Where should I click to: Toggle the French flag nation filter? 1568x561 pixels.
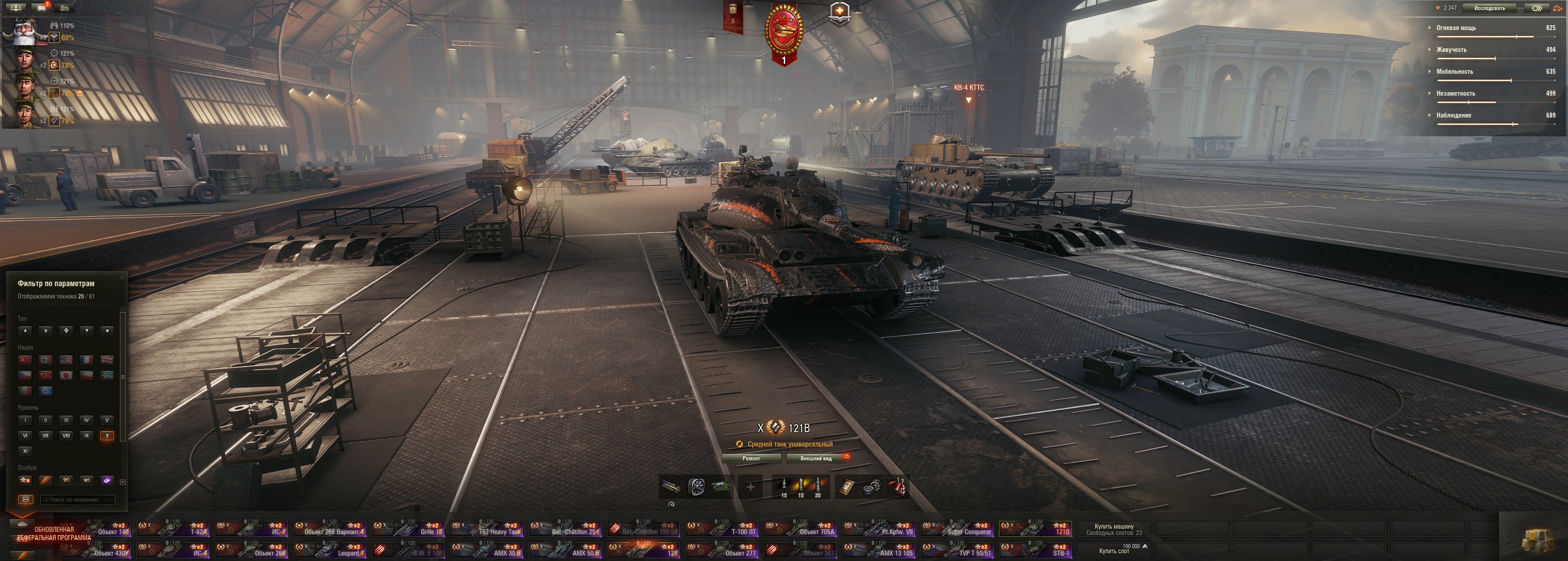(x=87, y=360)
